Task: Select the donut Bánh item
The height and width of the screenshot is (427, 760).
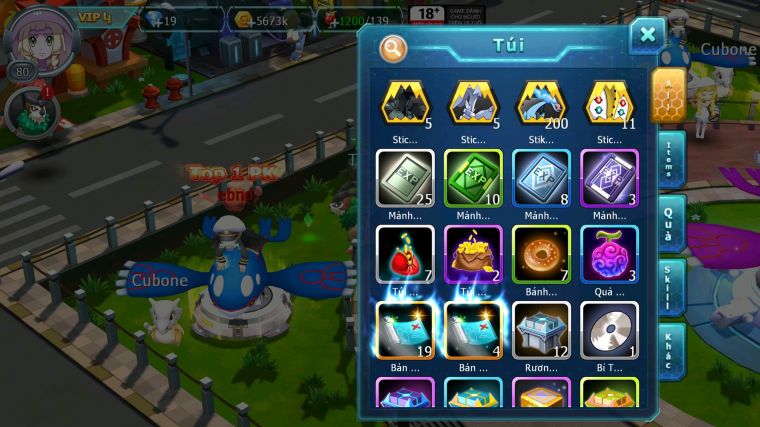Action: [541, 253]
